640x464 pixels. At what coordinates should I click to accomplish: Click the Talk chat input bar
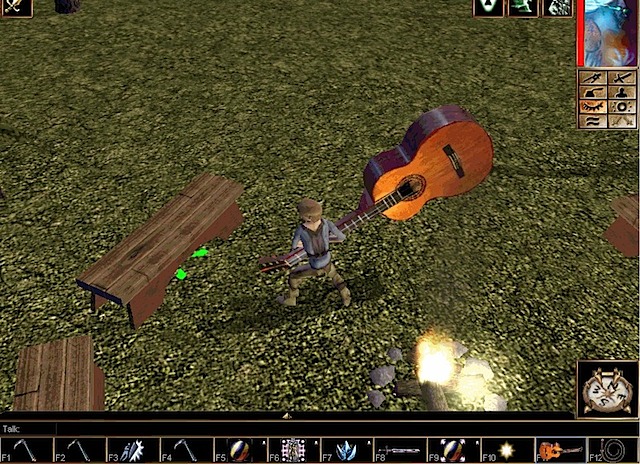click(300, 429)
